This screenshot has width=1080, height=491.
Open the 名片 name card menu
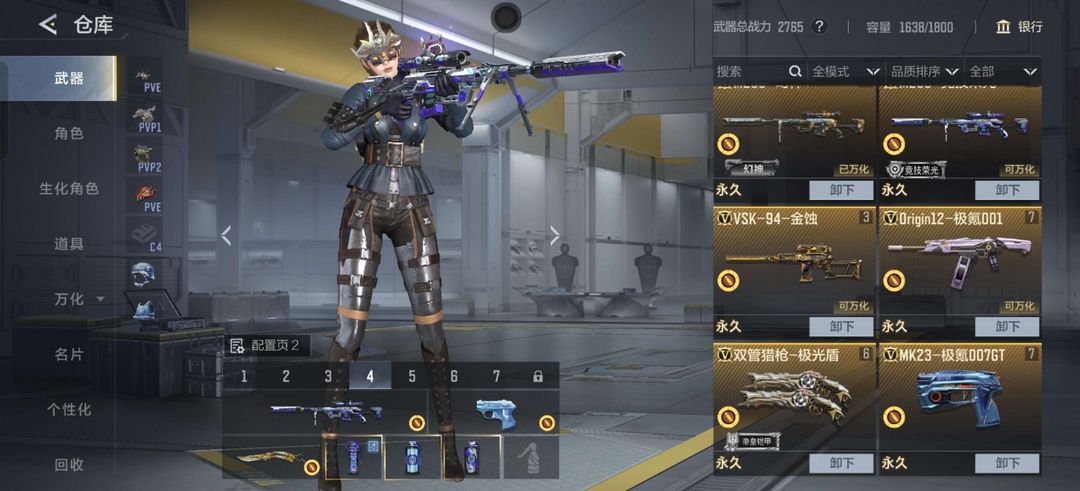[69, 354]
